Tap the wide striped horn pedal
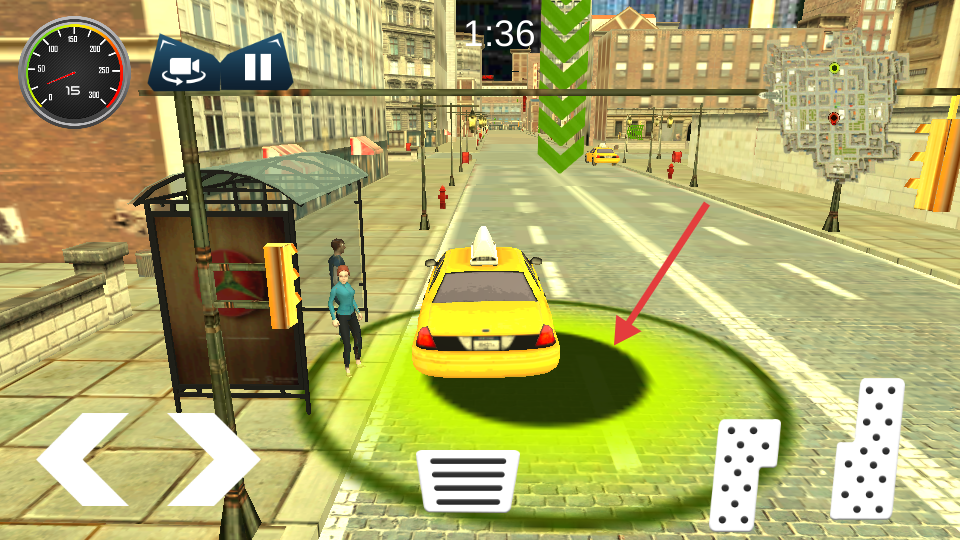 (x=467, y=480)
